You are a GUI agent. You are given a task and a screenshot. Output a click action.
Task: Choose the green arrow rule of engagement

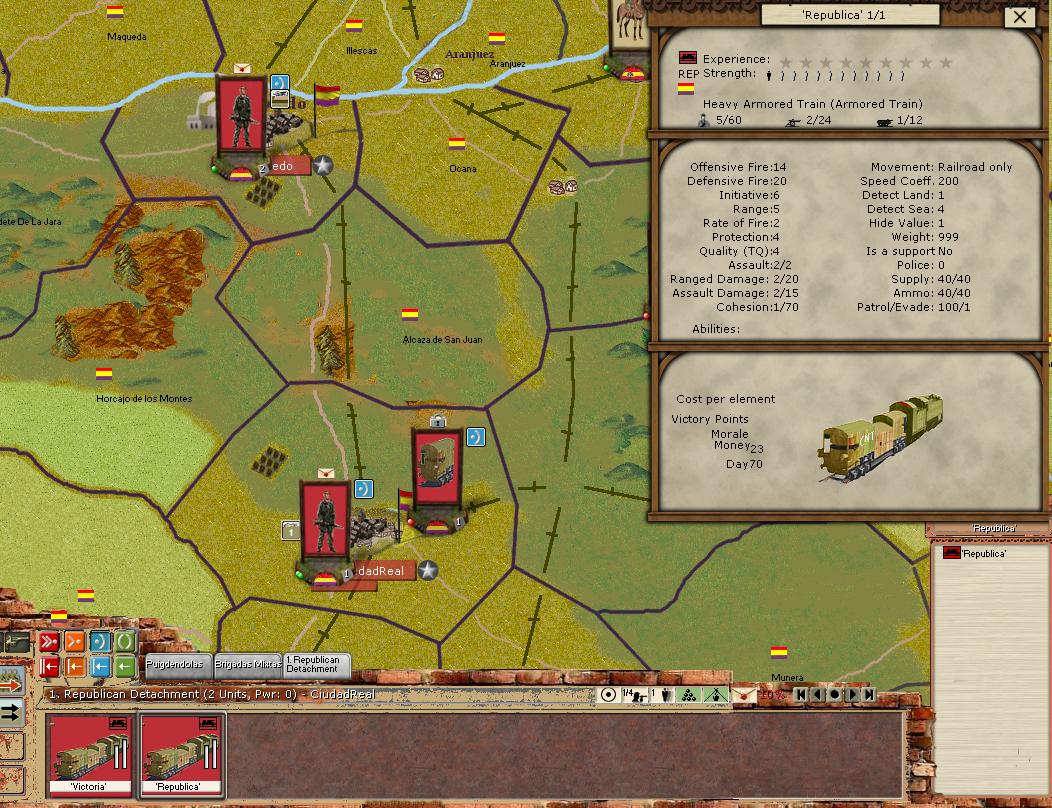point(125,666)
